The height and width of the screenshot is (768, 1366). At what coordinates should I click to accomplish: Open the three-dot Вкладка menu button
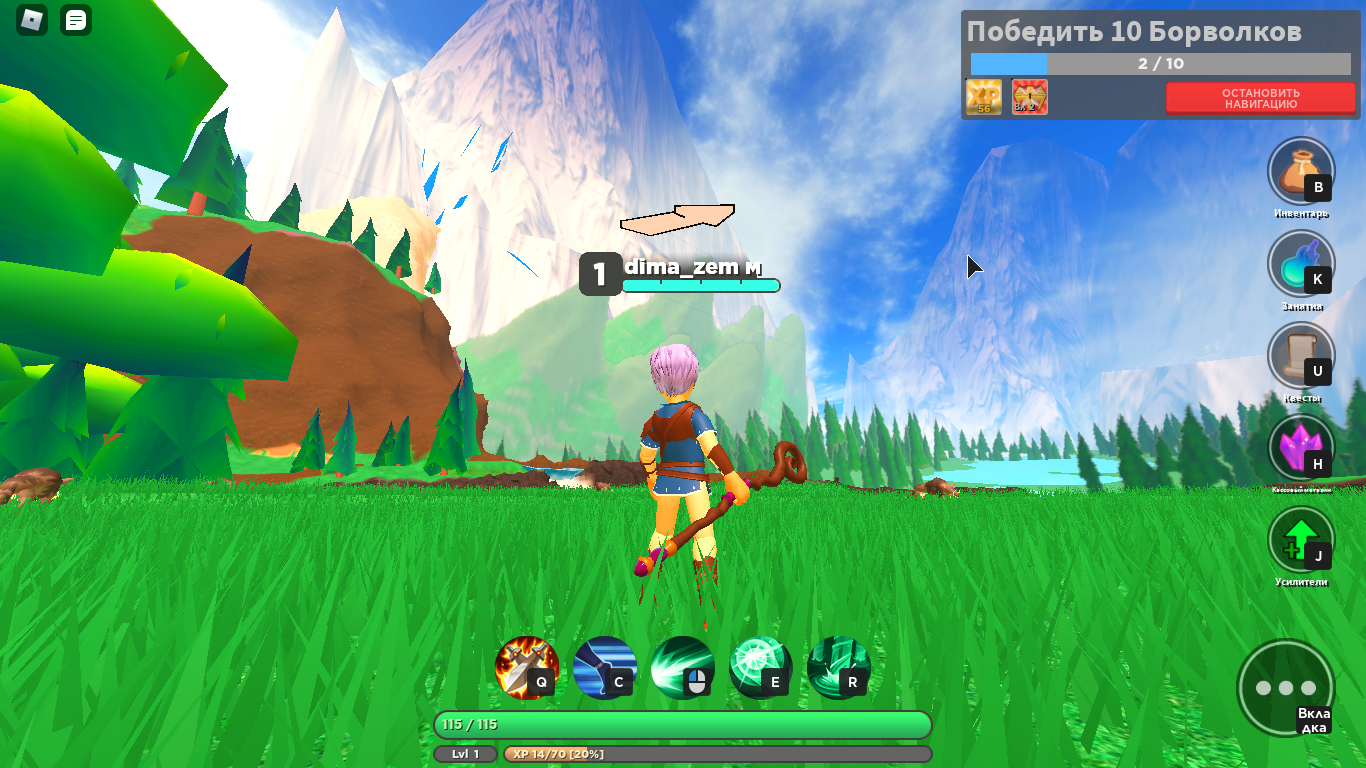[x=1284, y=688]
